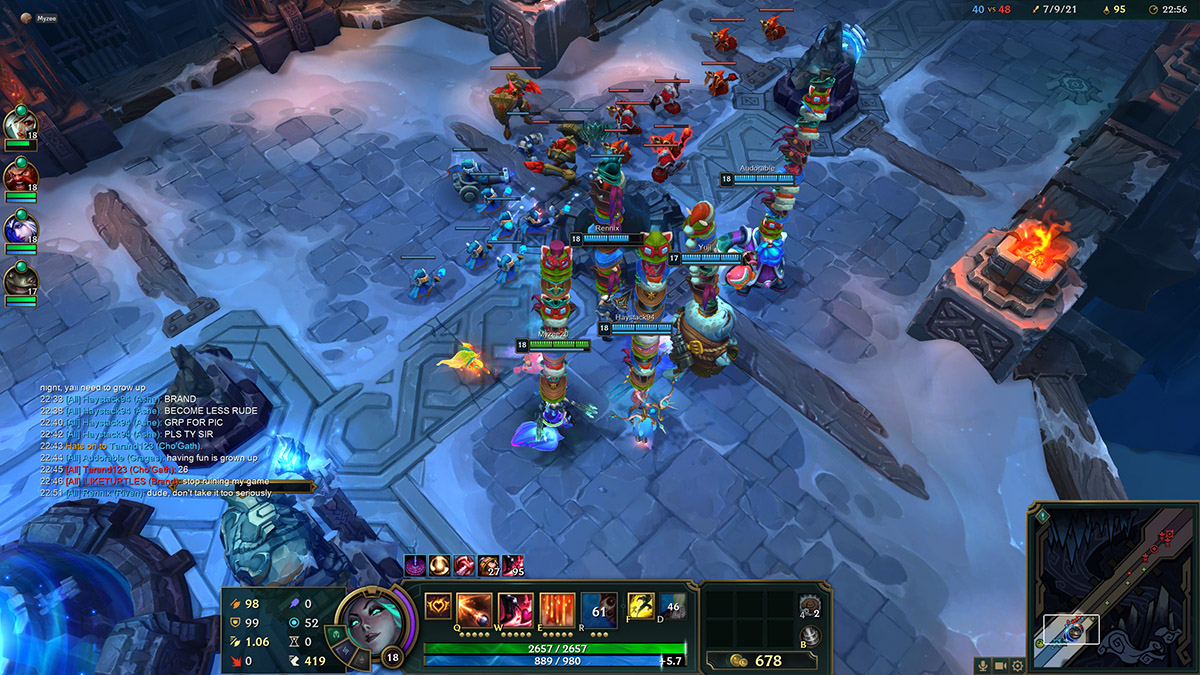
Task: Open the settings gear by the minimap
Action: [x=1018, y=665]
